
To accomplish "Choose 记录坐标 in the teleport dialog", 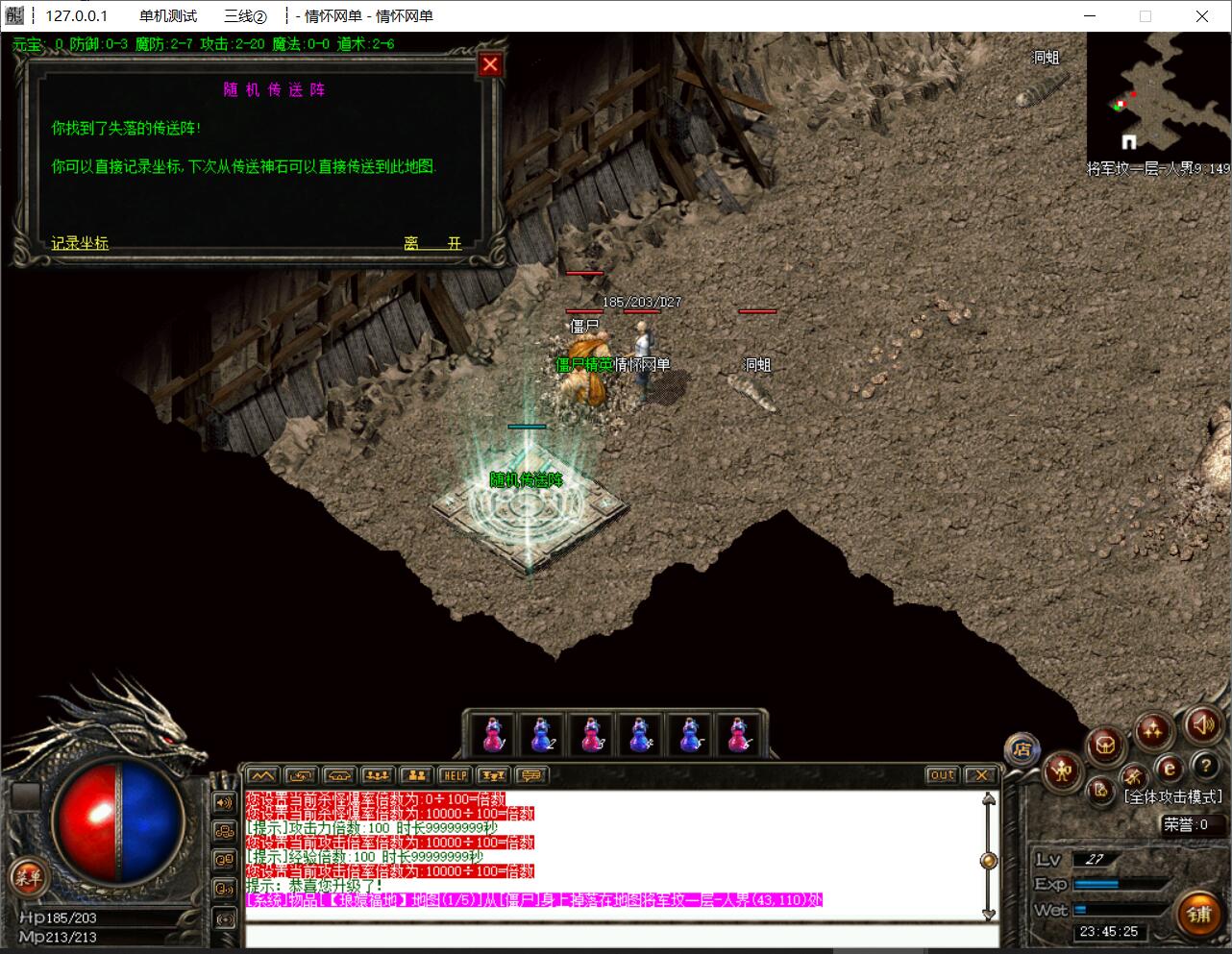I will click(x=80, y=243).
